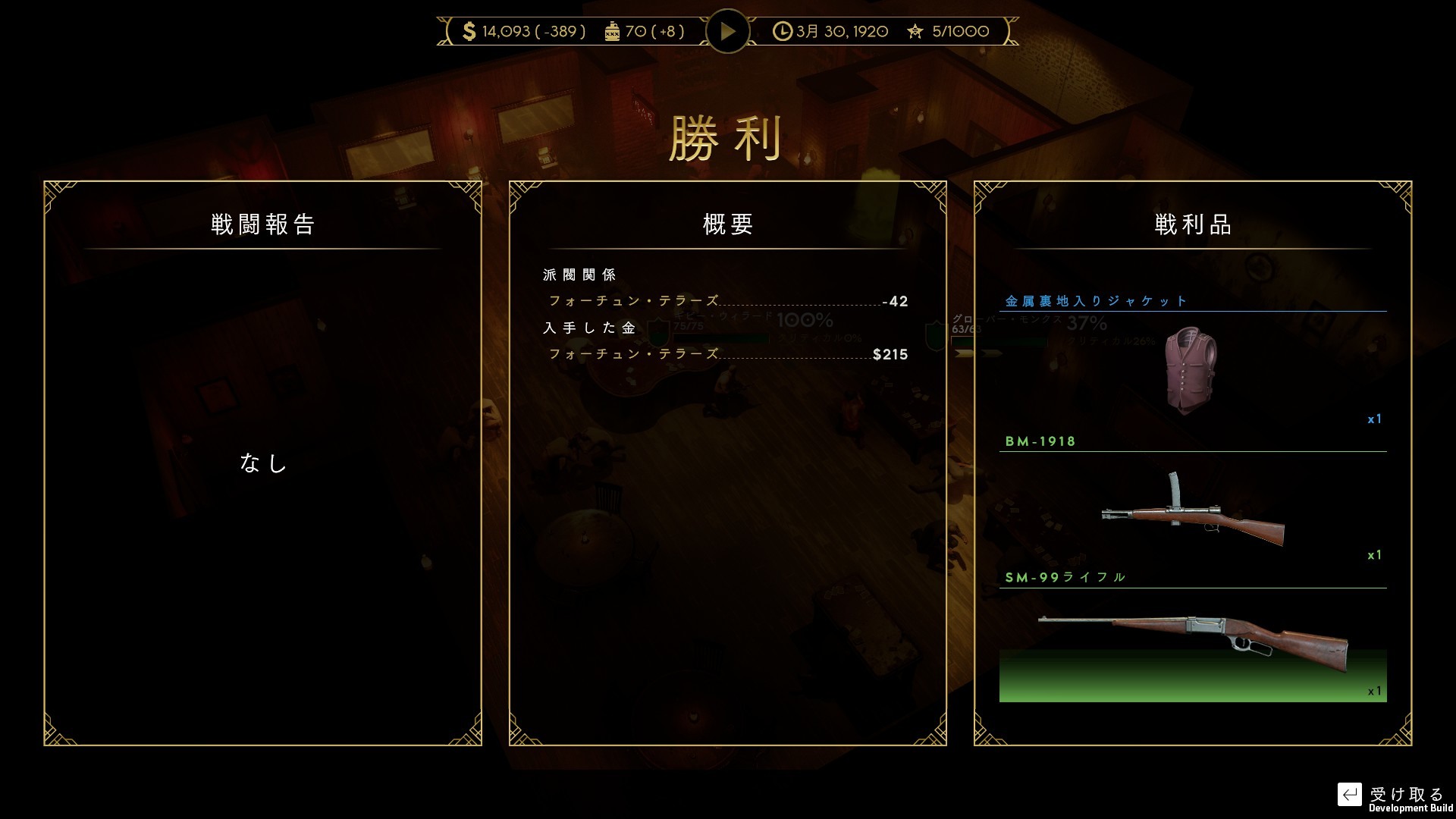Switch to the 戦闘報告 panel
Image resolution: width=1456 pixels, height=819 pixels.
tap(263, 224)
